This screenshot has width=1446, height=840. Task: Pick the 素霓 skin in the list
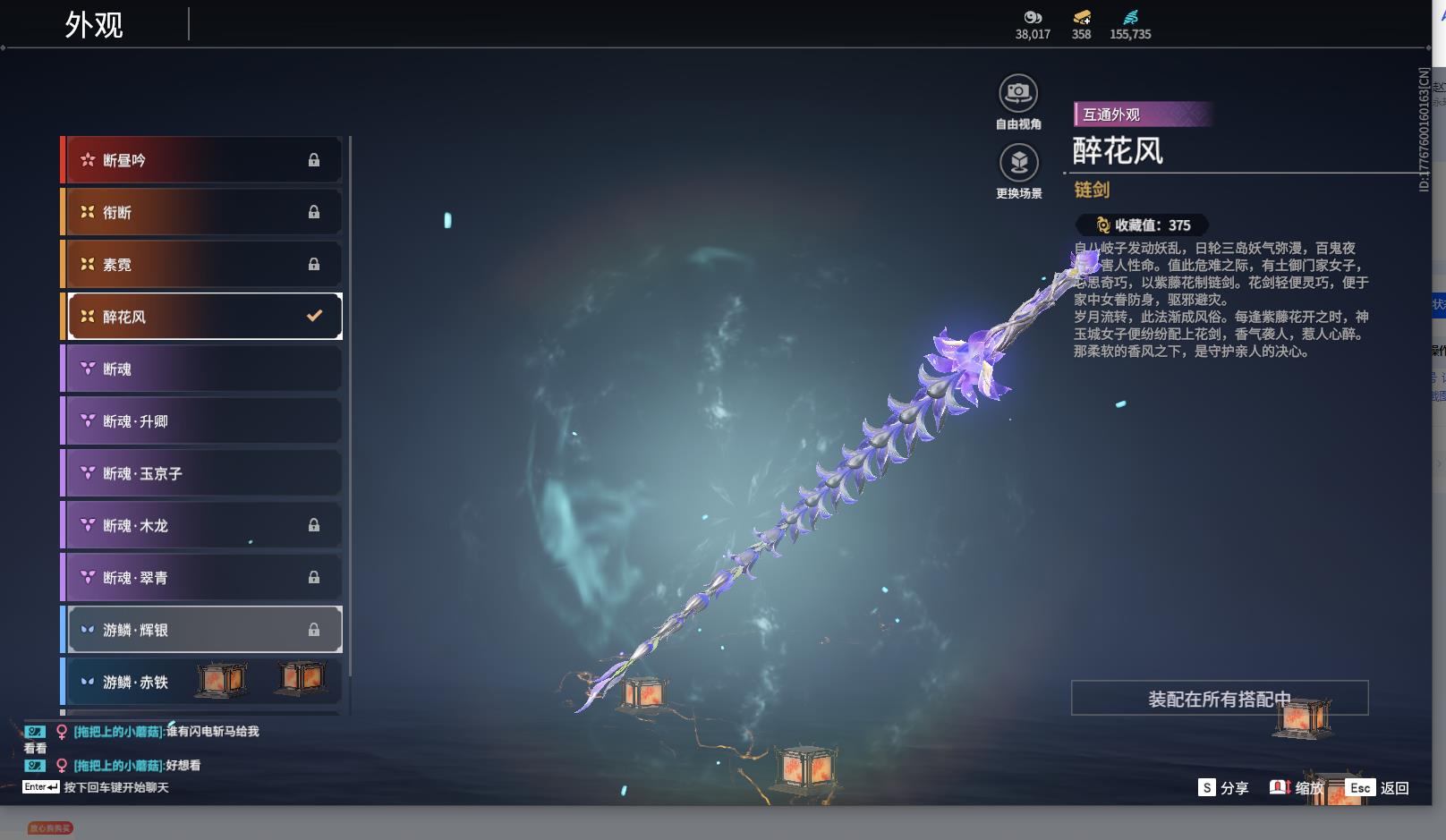pyautogui.click(x=203, y=265)
